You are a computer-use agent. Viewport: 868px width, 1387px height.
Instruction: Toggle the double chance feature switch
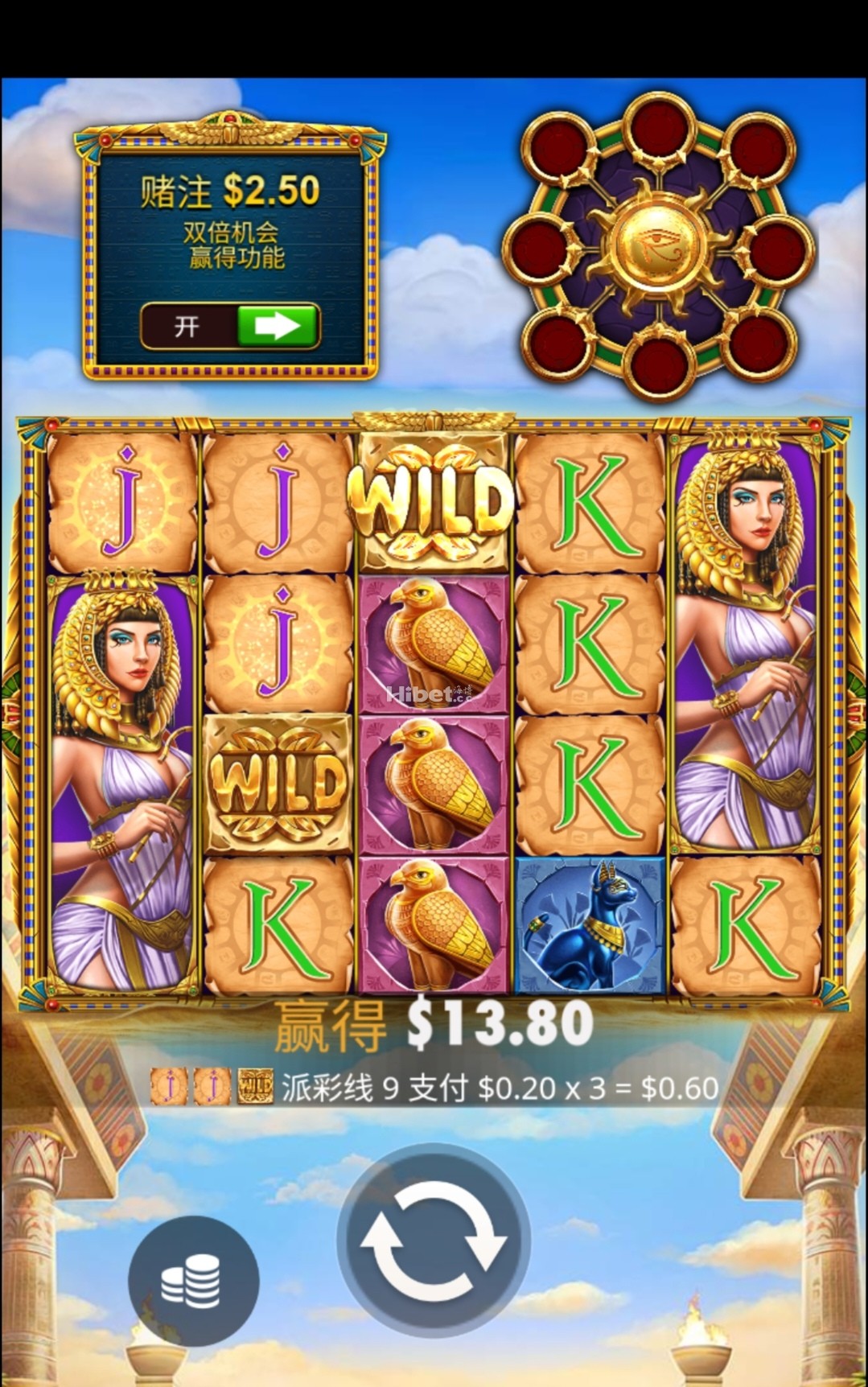coord(231,326)
